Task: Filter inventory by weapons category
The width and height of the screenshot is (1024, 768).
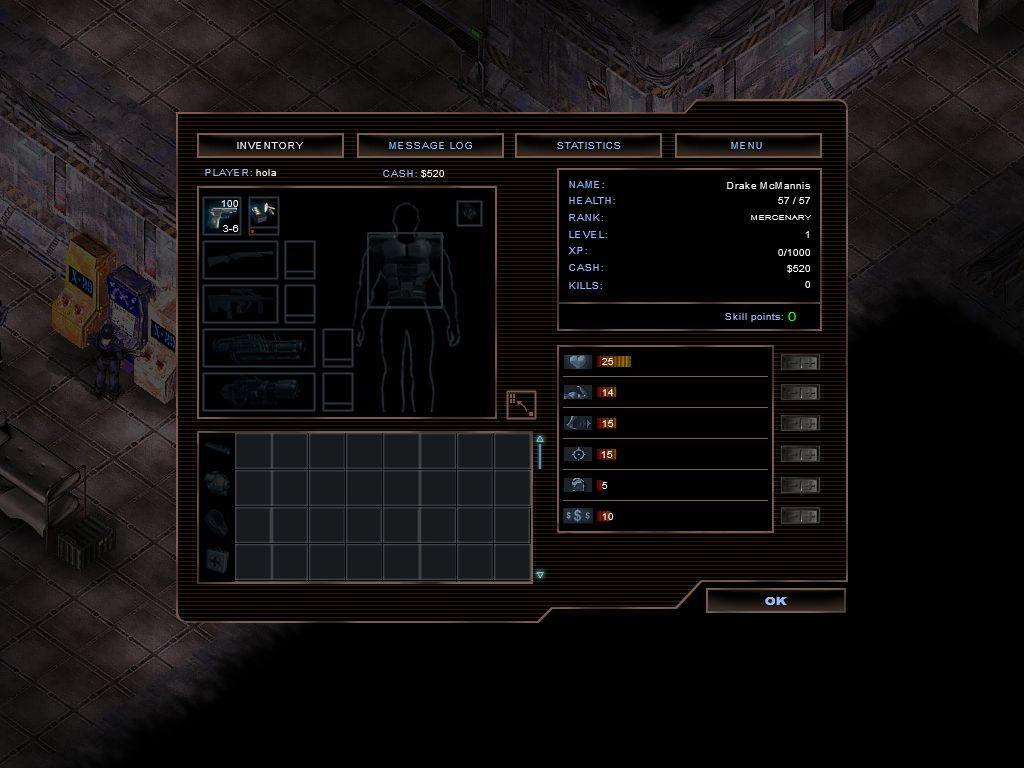Action: (x=217, y=449)
